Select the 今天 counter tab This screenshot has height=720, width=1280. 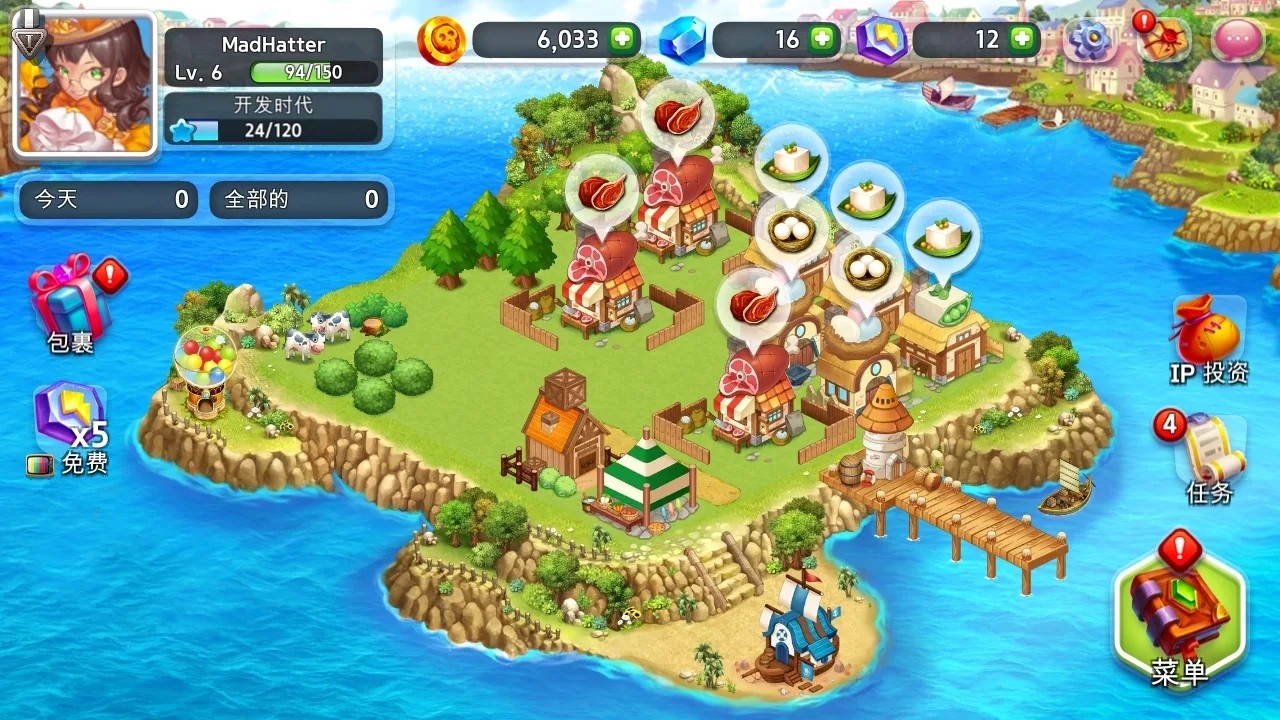click(x=107, y=199)
